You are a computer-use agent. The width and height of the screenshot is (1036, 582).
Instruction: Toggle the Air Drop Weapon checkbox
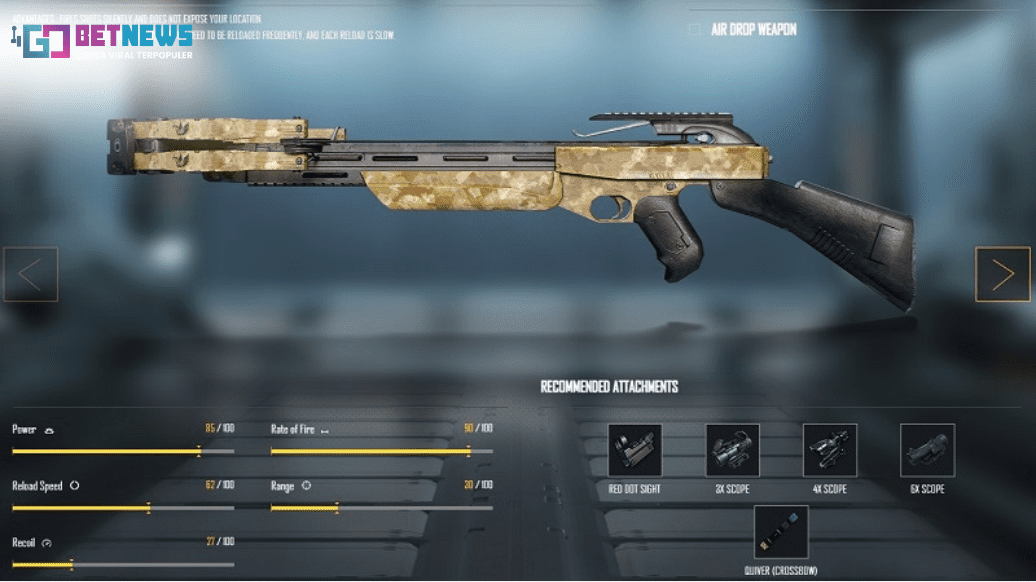point(694,30)
